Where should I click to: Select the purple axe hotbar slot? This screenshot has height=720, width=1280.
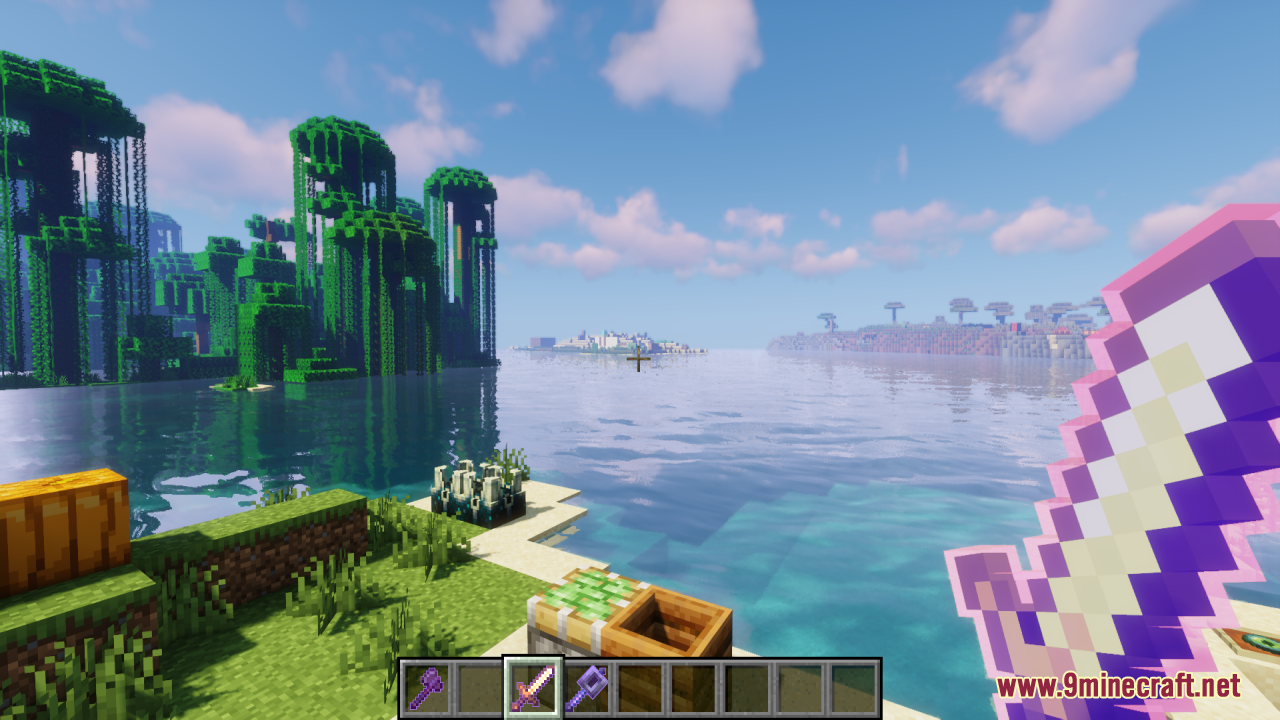pos(426,688)
